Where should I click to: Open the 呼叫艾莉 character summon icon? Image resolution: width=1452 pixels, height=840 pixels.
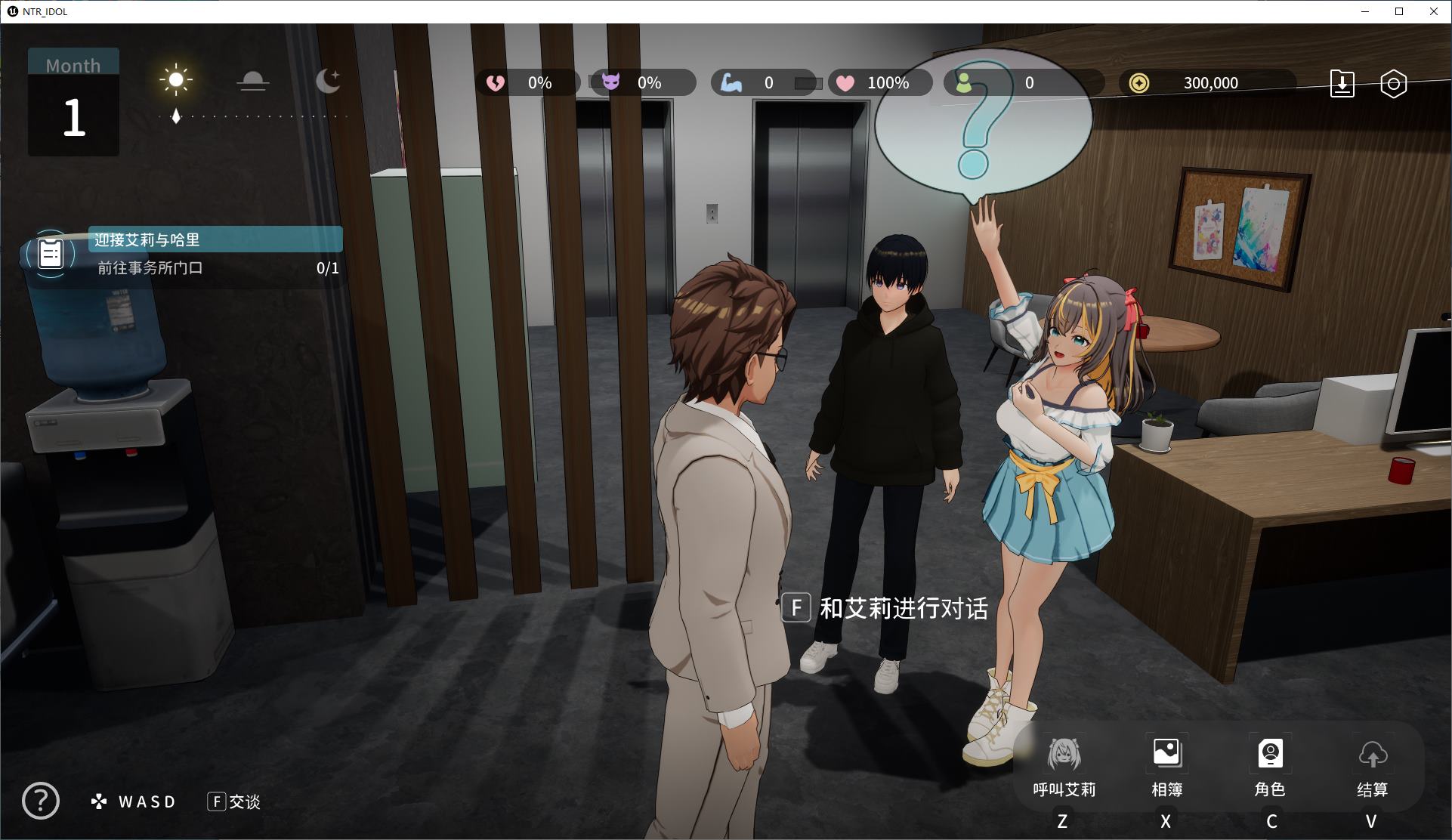point(1063,753)
